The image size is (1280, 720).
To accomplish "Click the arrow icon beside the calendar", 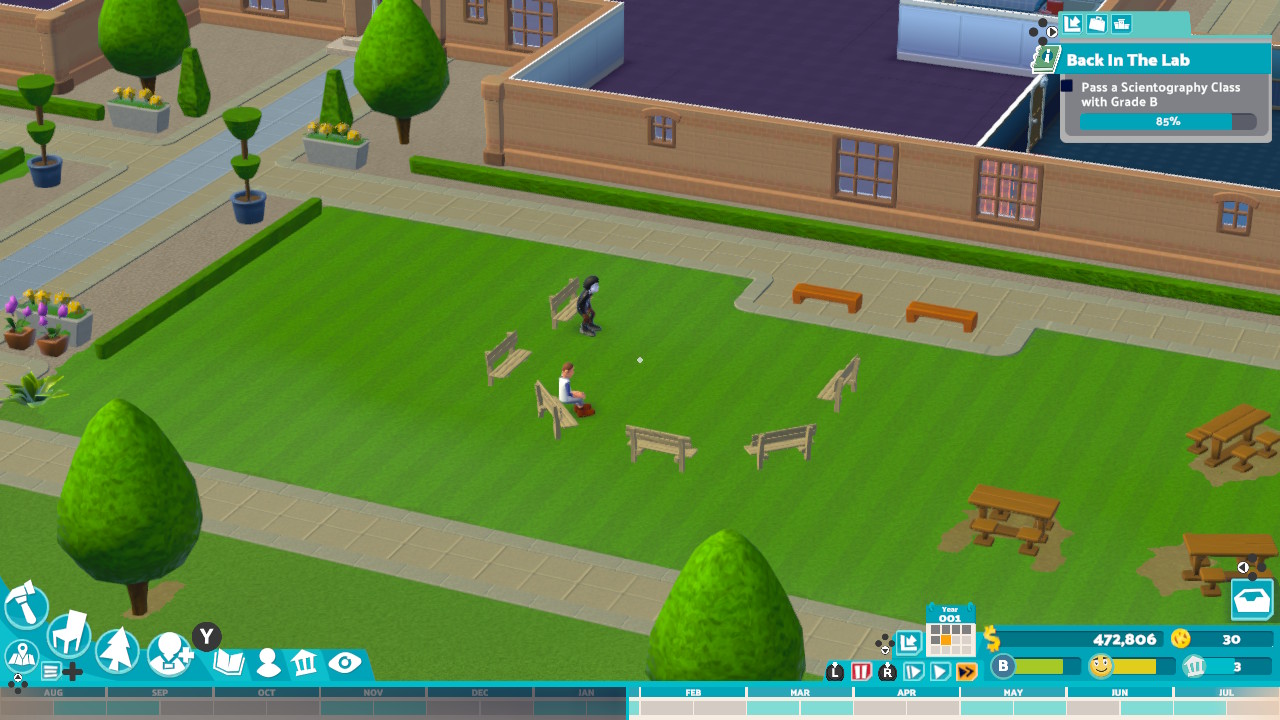I will pos(908,643).
